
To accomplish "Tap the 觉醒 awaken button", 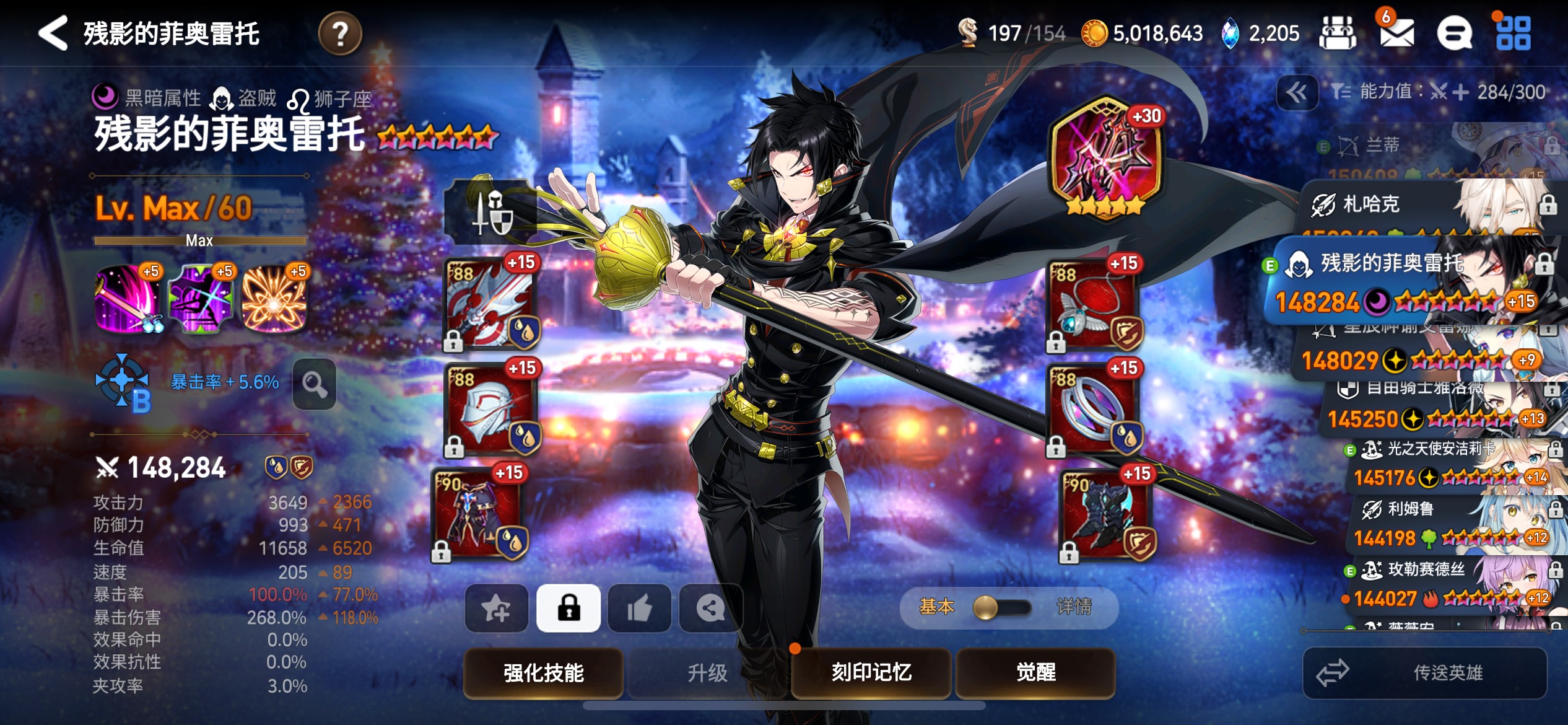I will (1035, 672).
